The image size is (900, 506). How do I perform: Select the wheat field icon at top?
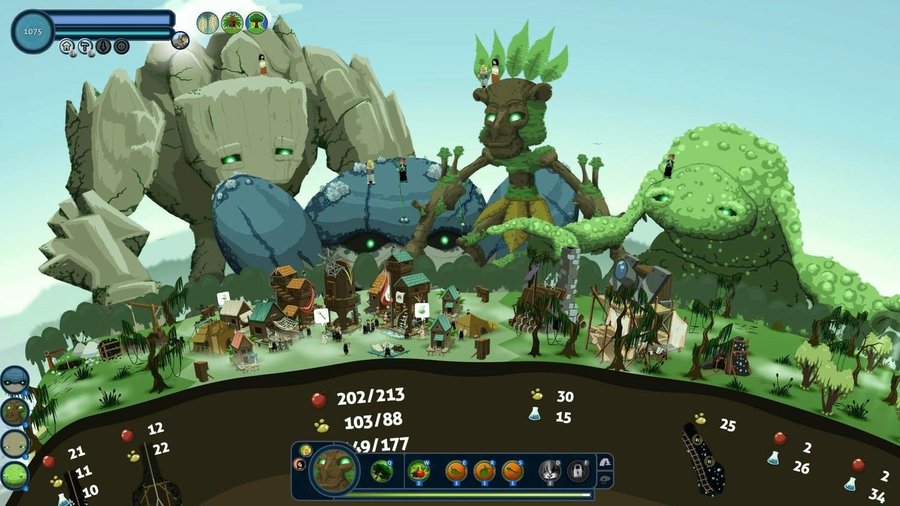[208, 22]
